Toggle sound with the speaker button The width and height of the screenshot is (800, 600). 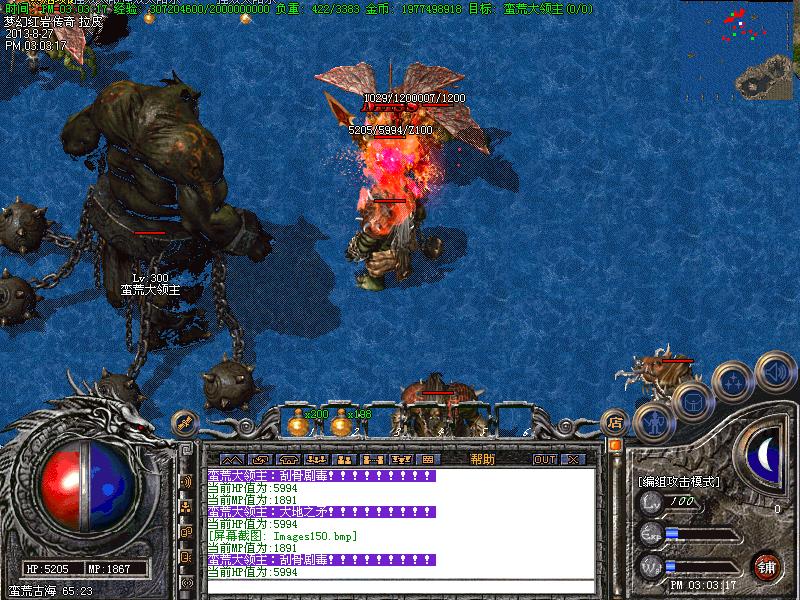coord(773,370)
